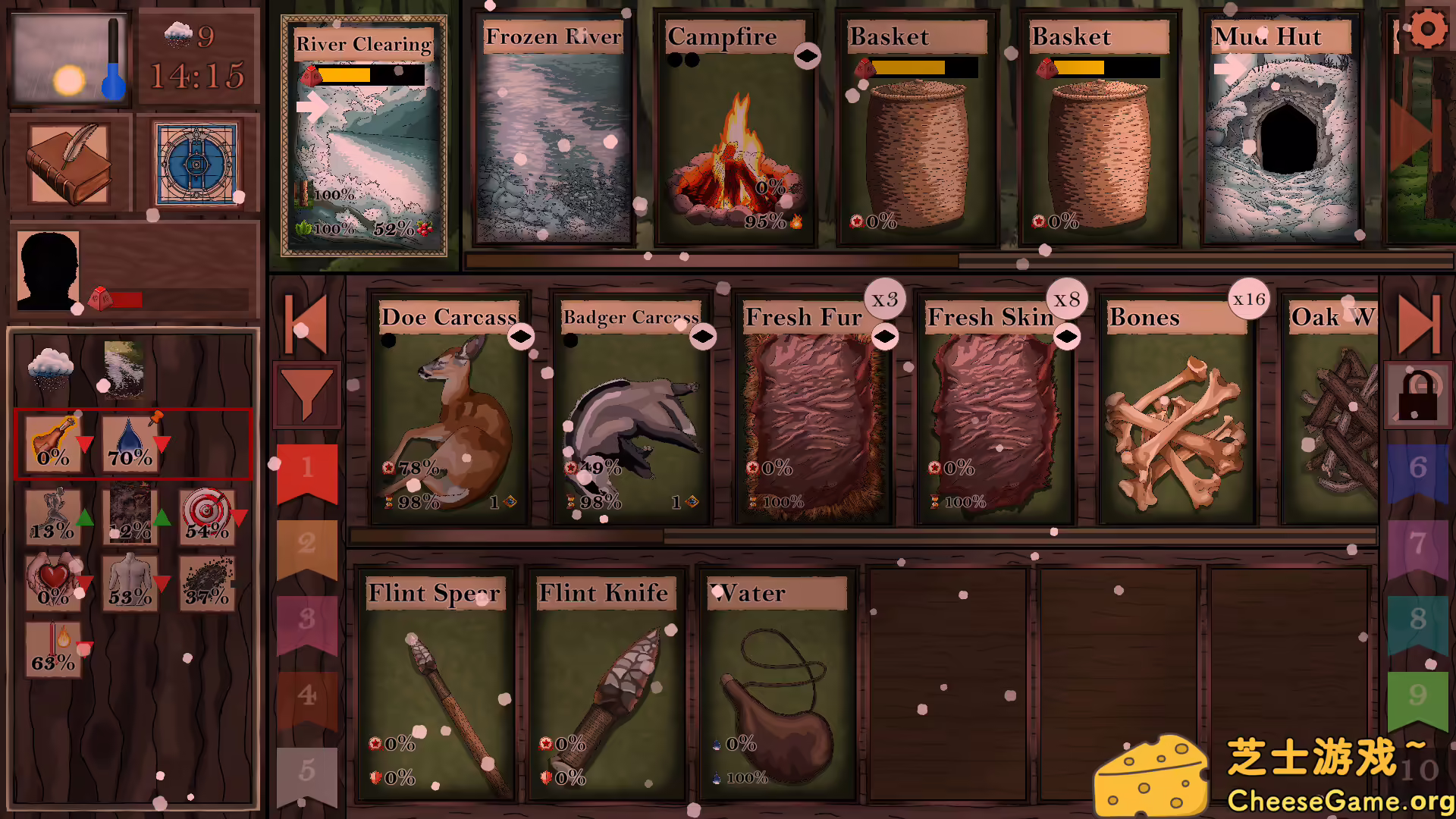The image size is (1456, 819).
Task: Open the filter funnel for the card board
Action: 306,391
